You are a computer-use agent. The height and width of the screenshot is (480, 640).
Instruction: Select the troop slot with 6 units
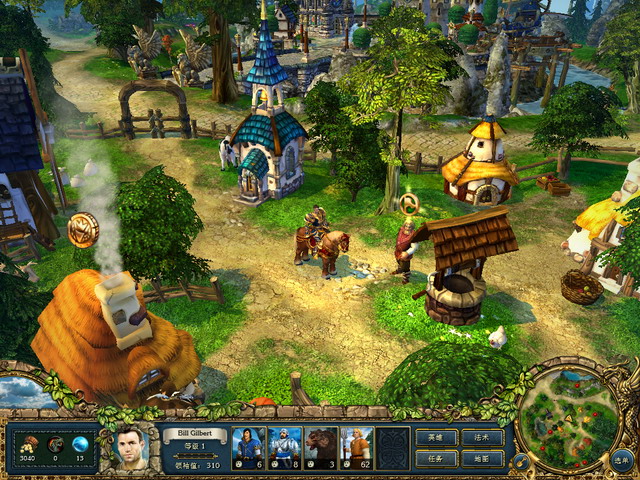[x=248, y=448]
